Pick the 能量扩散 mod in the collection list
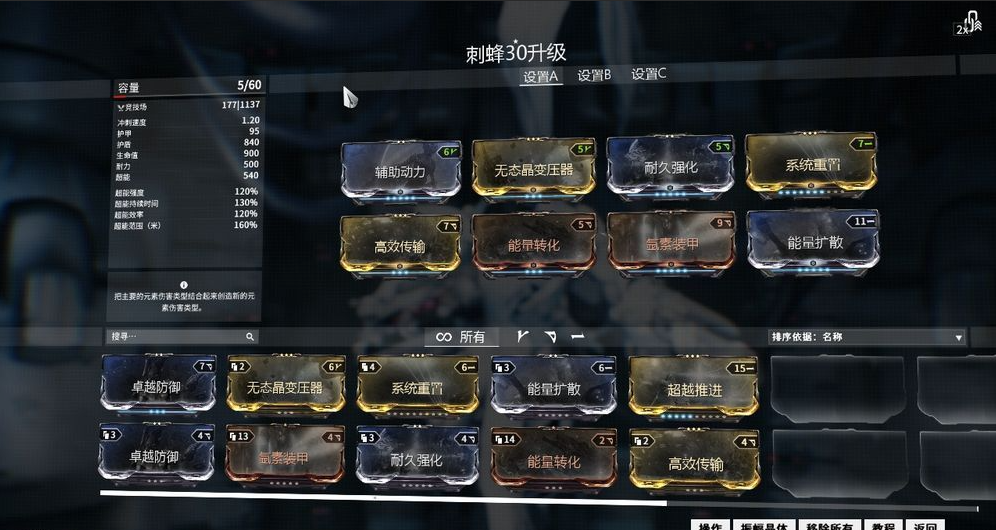Image resolution: width=996 pixels, height=530 pixels. [x=553, y=388]
